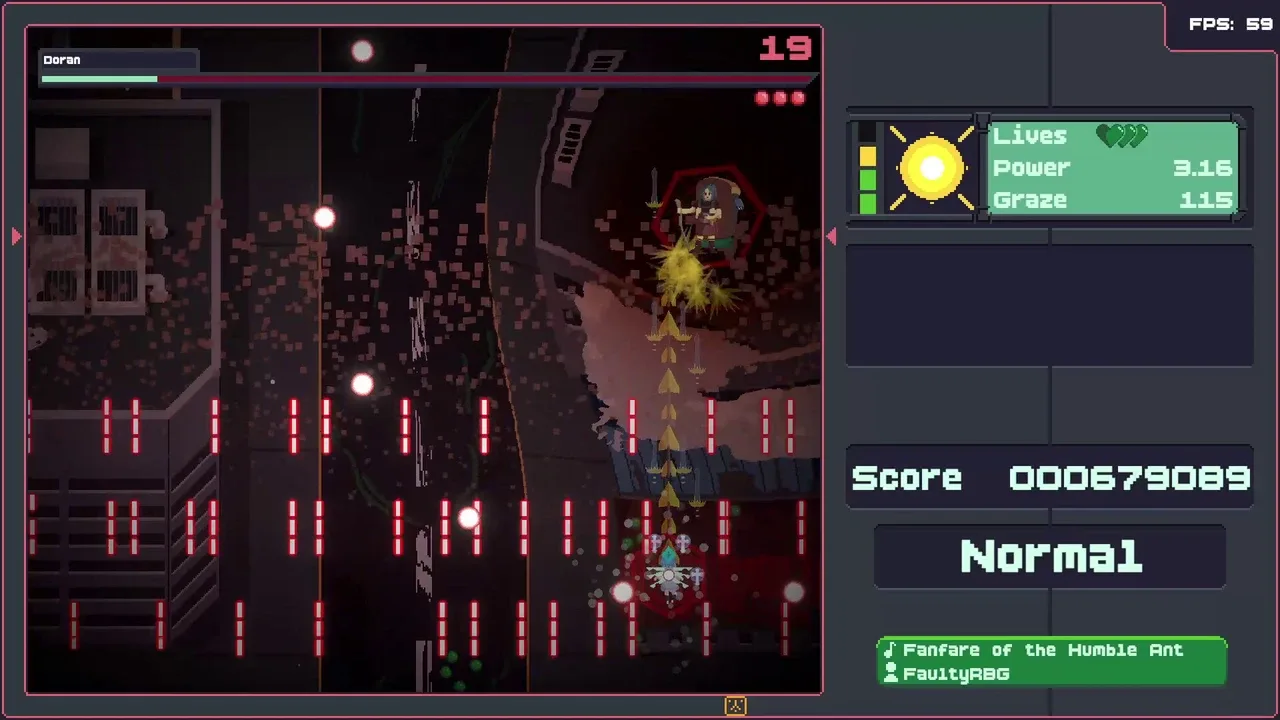Screen dimensions: 1280x720
Task: Click the small orange marker icon below the playfield
Action: (x=735, y=706)
